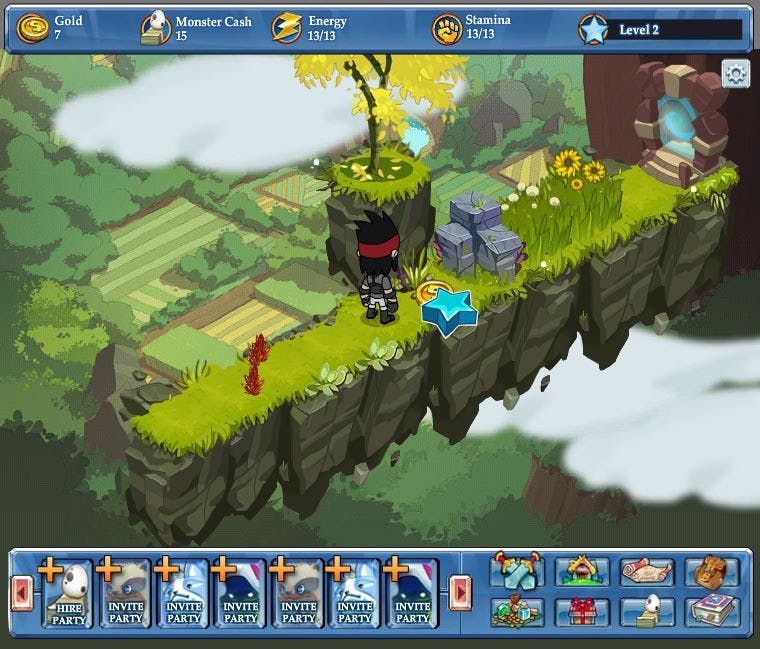Open the treasure pile shop icon

coord(518,611)
